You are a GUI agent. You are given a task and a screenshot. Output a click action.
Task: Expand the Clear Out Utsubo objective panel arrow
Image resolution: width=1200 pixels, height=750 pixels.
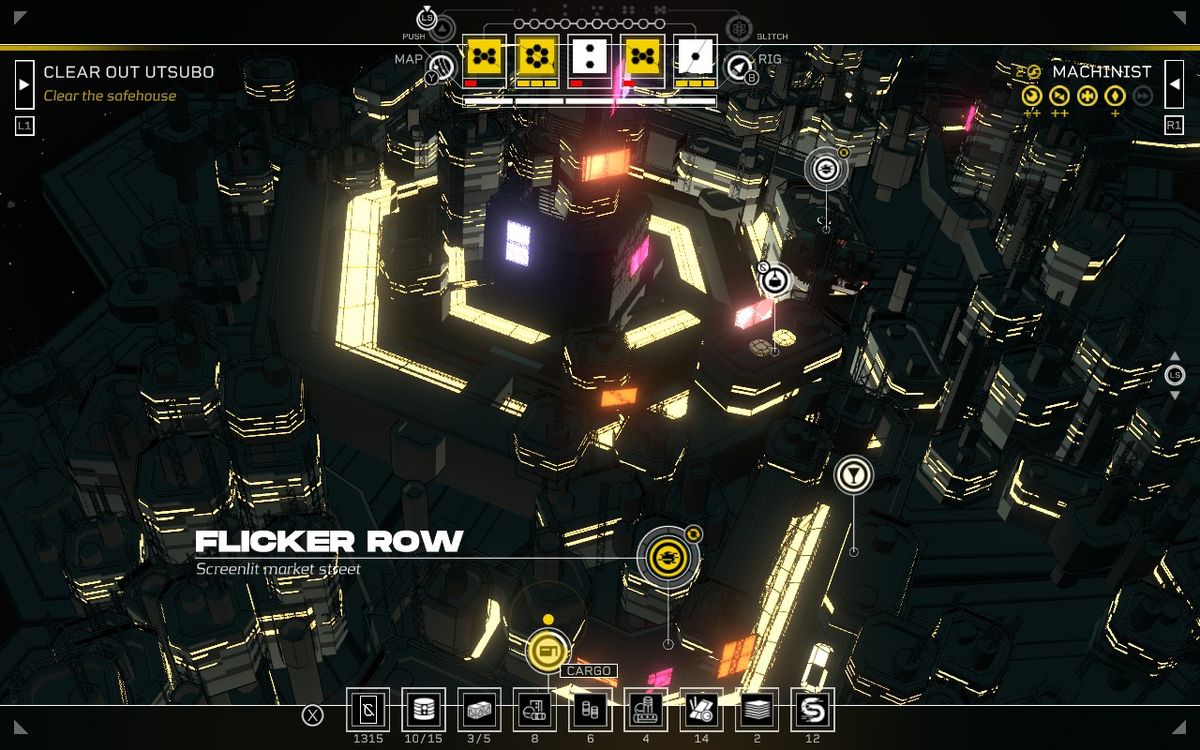pos(25,83)
